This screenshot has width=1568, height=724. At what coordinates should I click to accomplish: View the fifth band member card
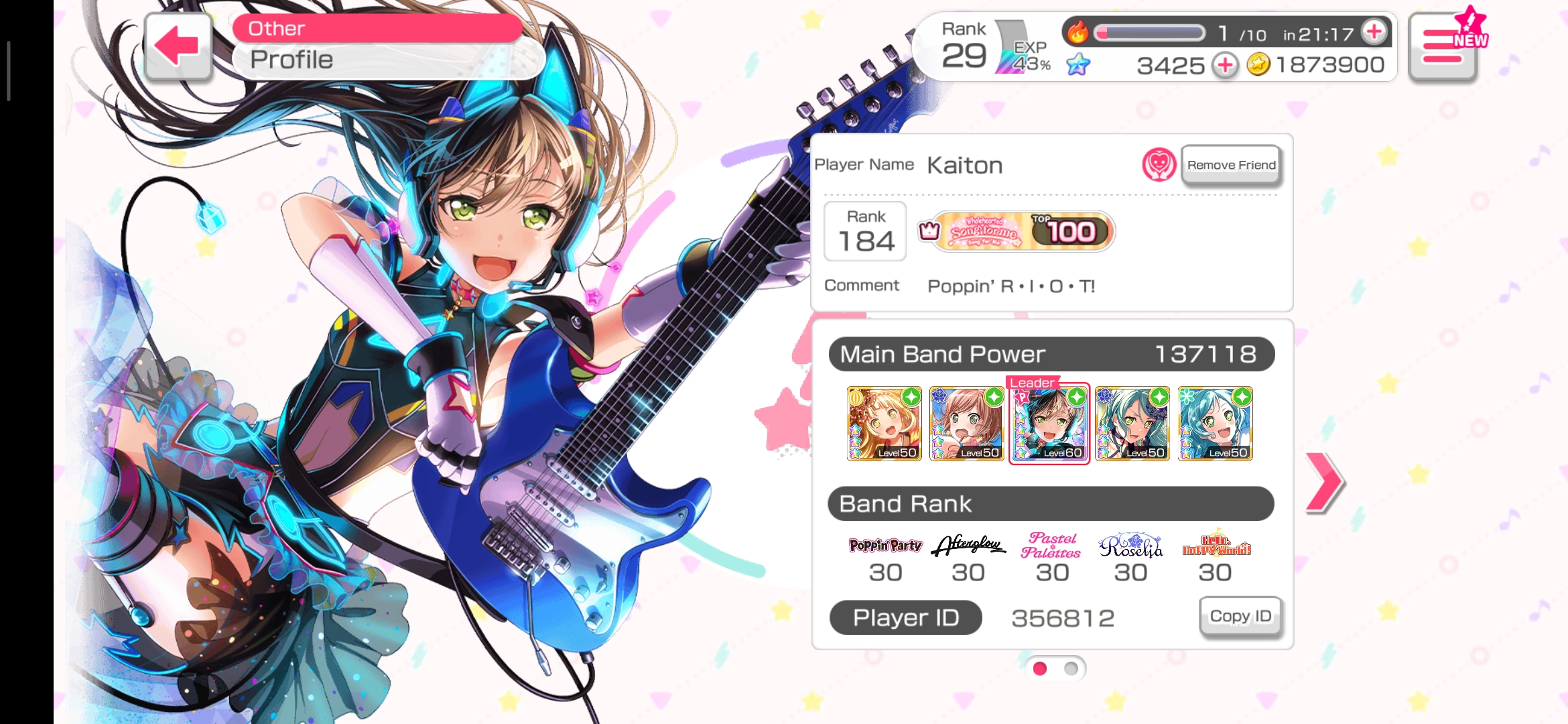click(x=1215, y=424)
